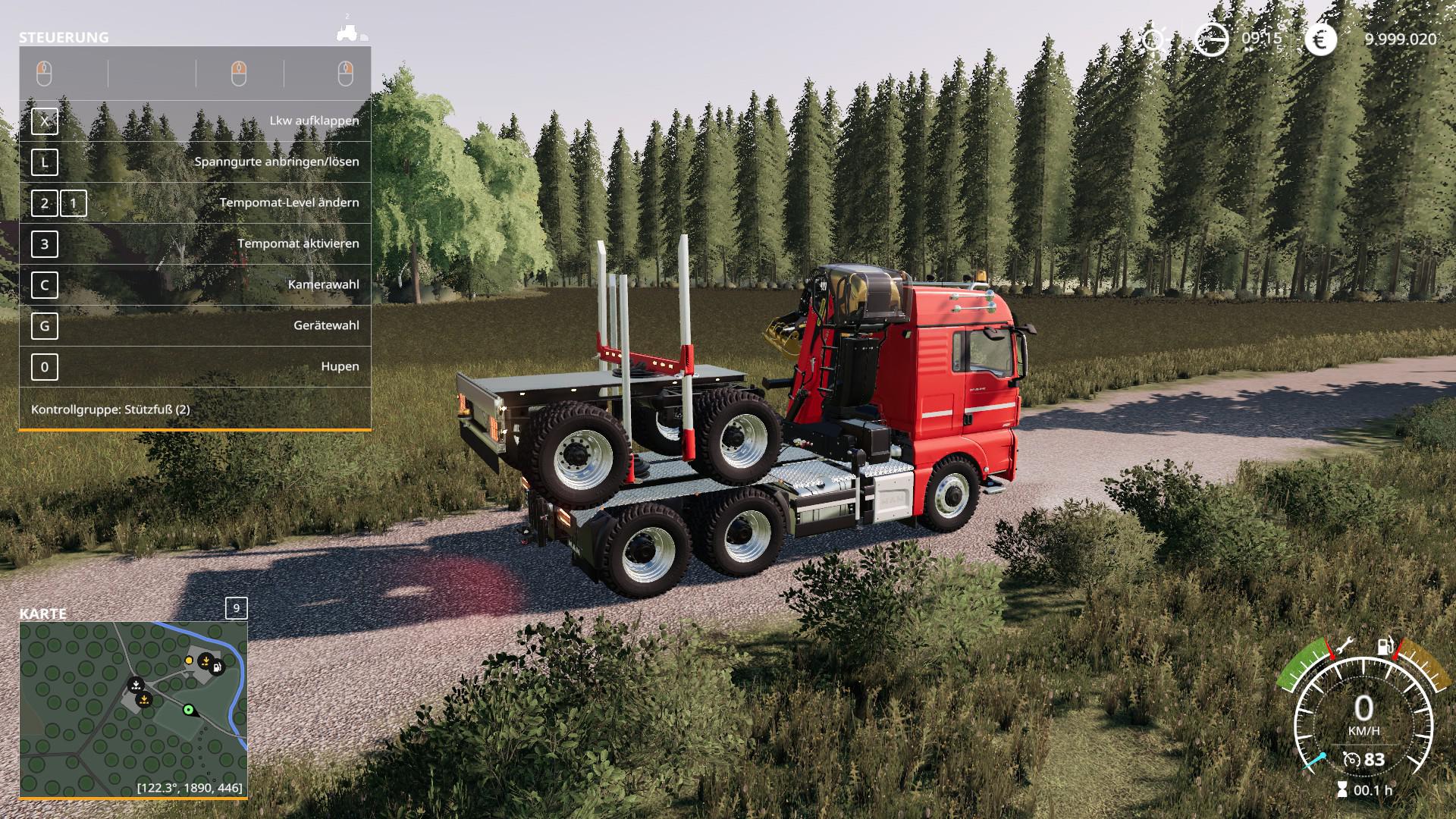Select the yellow dot marker on the minimap
This screenshot has width=1456, height=819.
[189, 661]
